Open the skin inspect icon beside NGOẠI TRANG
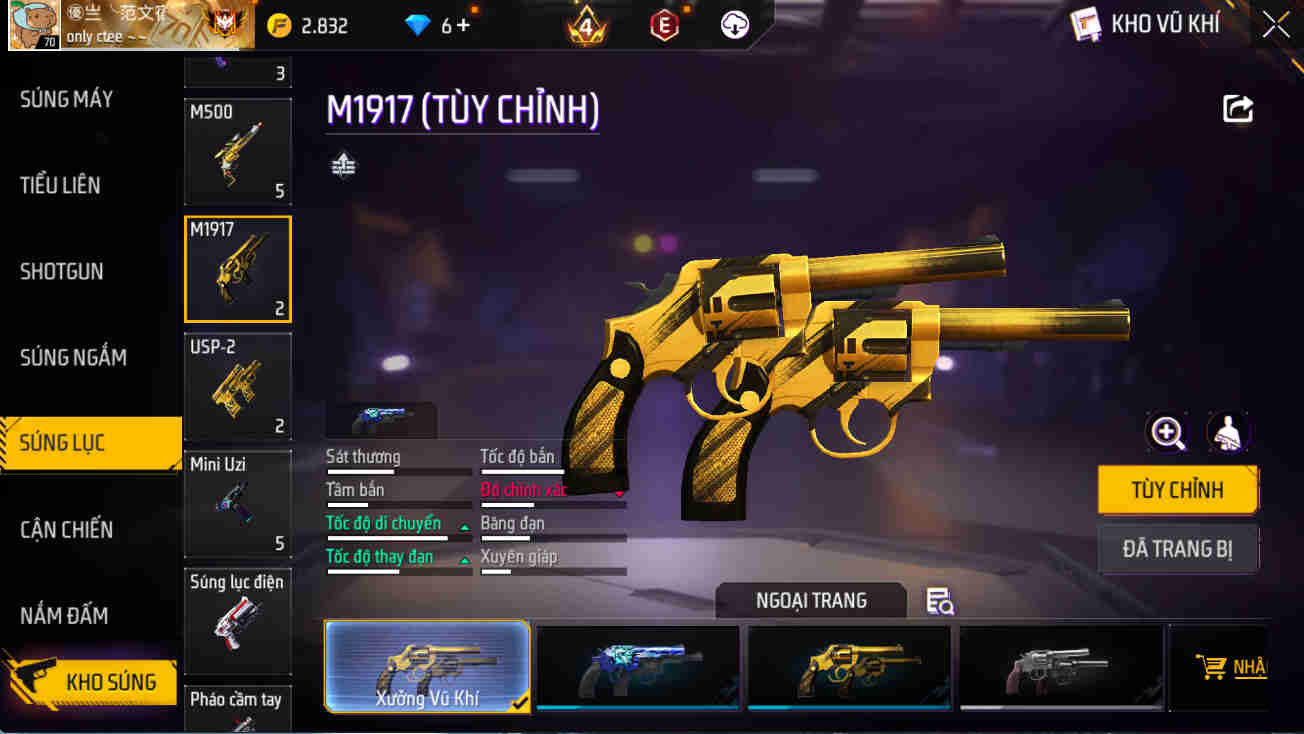 [938, 601]
